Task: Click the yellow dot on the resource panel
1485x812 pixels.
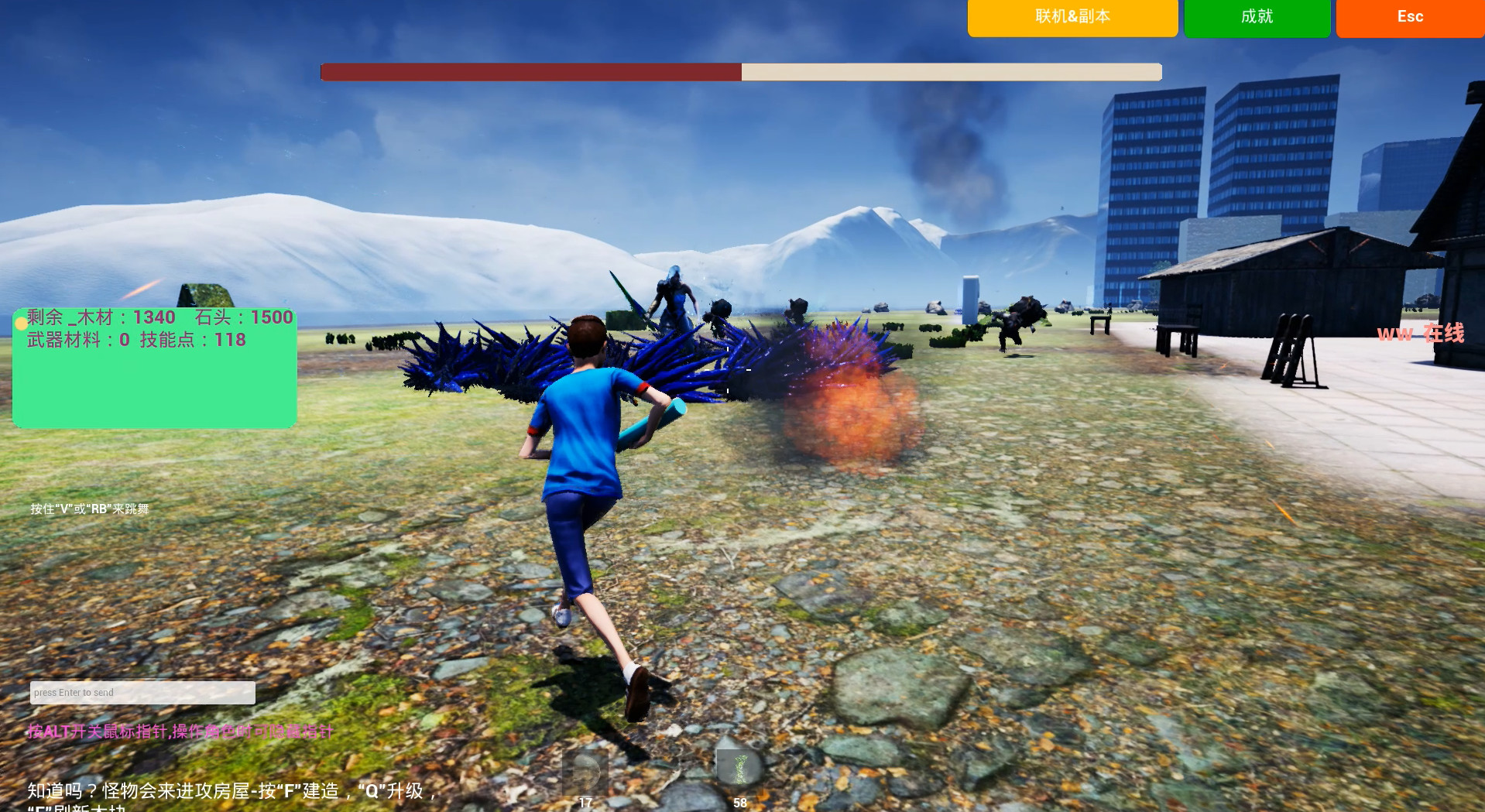Action: (20, 324)
